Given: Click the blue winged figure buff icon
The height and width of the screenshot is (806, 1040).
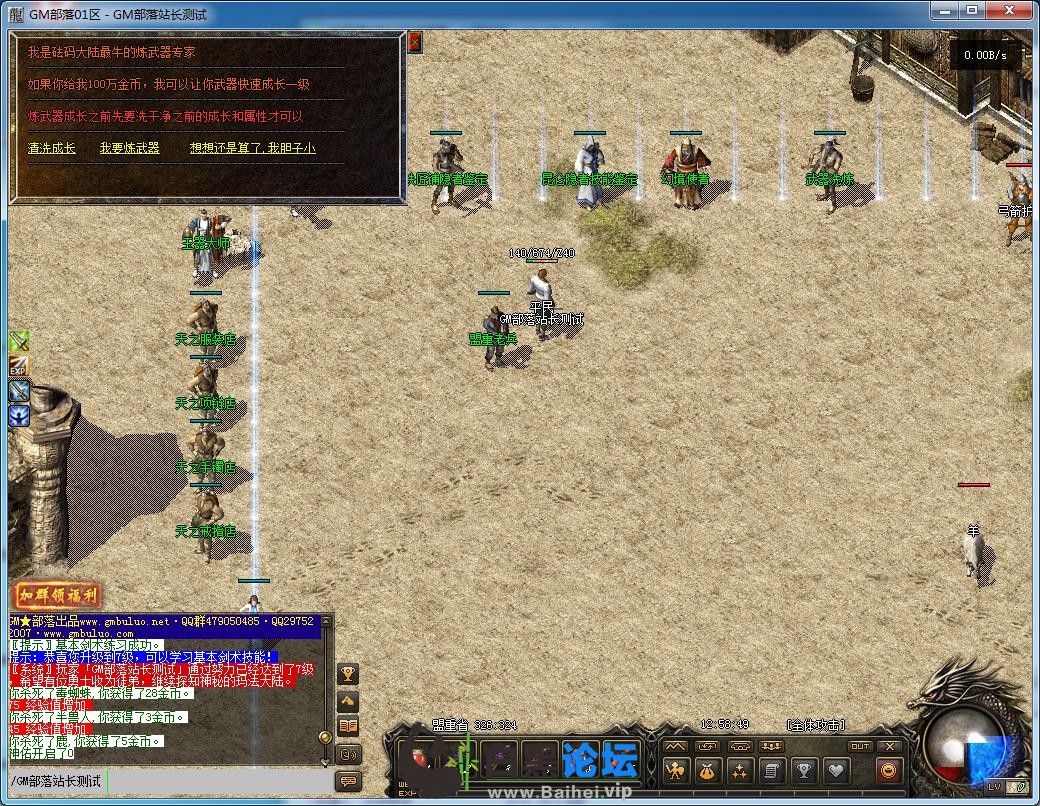Looking at the screenshot, I should 19,415.
